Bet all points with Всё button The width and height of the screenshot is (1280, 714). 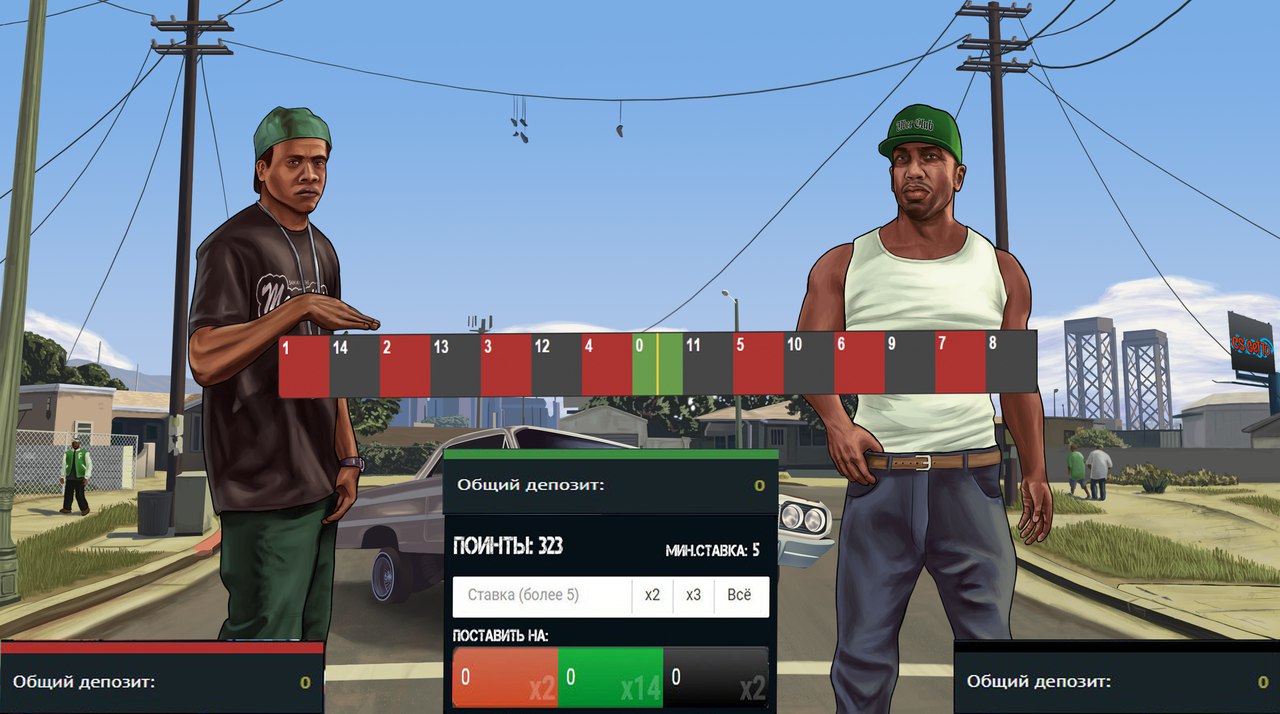coord(739,596)
